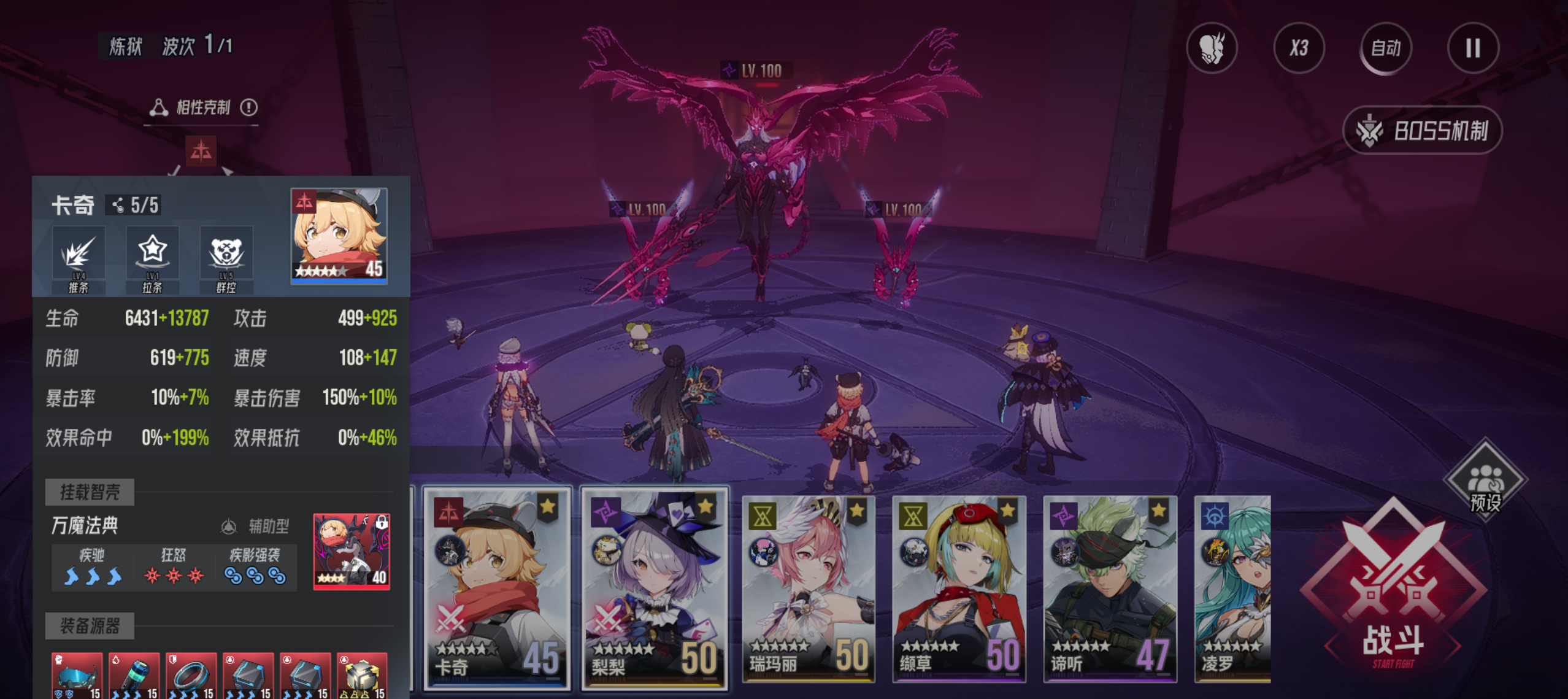
Task: Choose the 凌罗 character card
Action: (x=1233, y=588)
